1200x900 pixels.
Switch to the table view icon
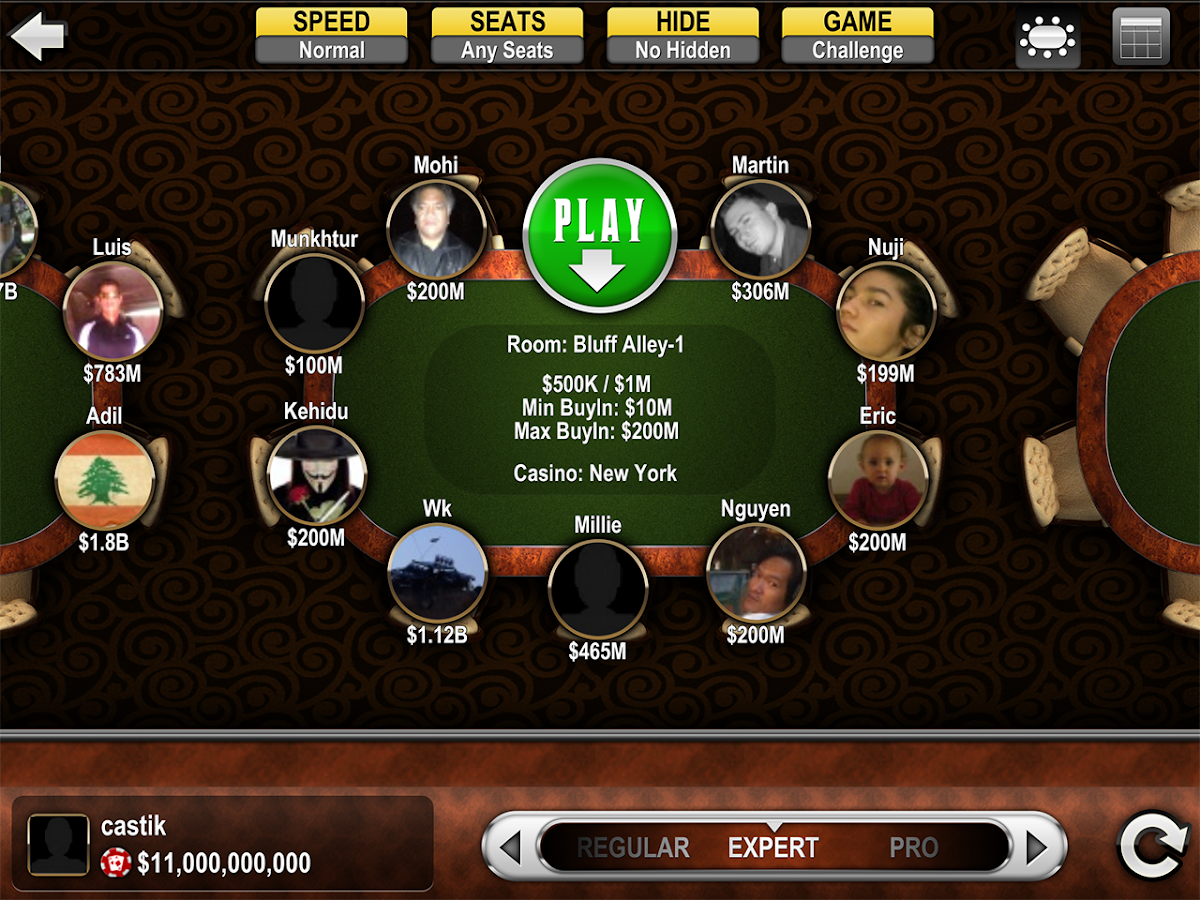[x=1047, y=38]
